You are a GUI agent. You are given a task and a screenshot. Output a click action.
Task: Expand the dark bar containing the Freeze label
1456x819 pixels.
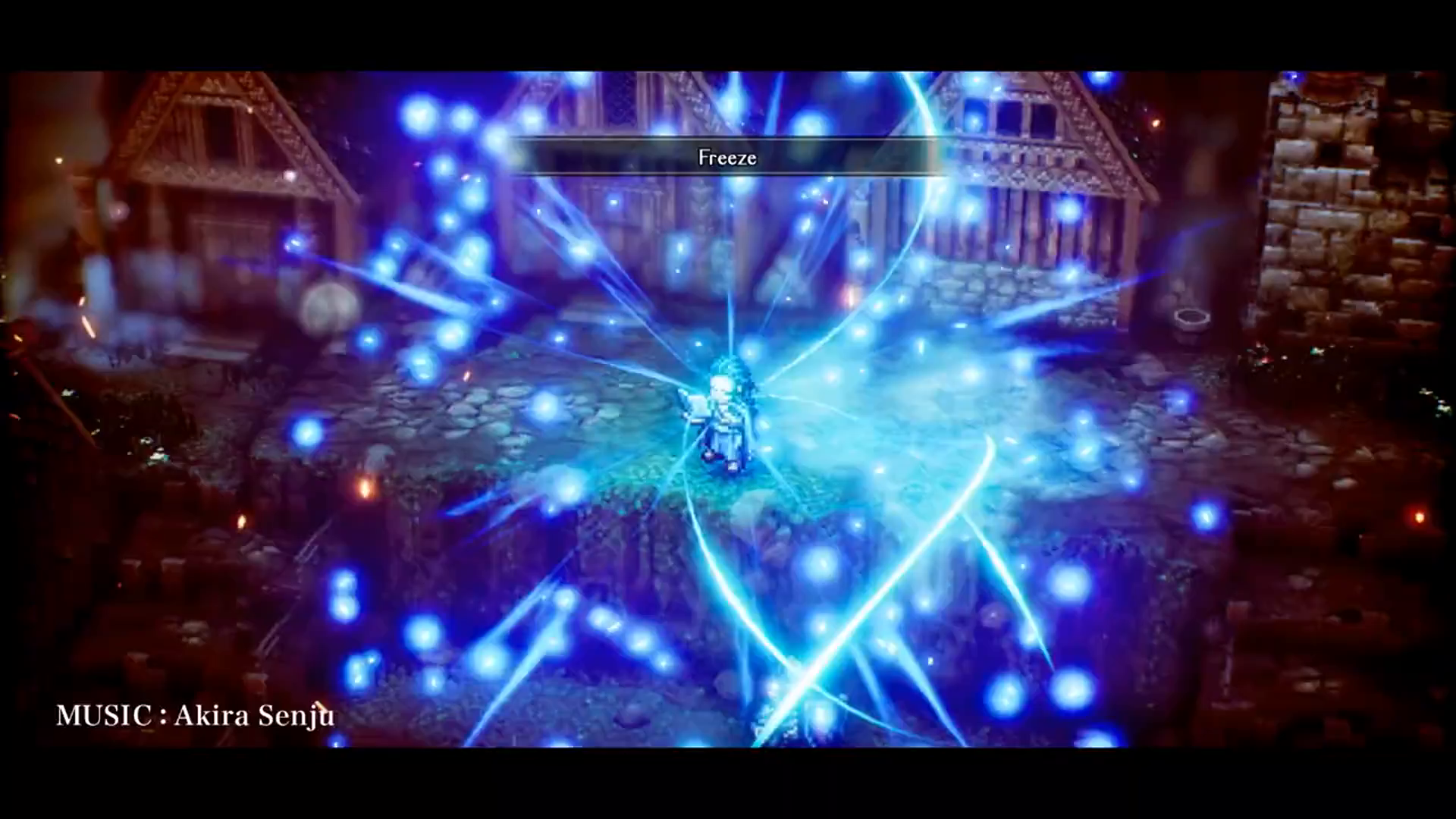click(x=726, y=158)
